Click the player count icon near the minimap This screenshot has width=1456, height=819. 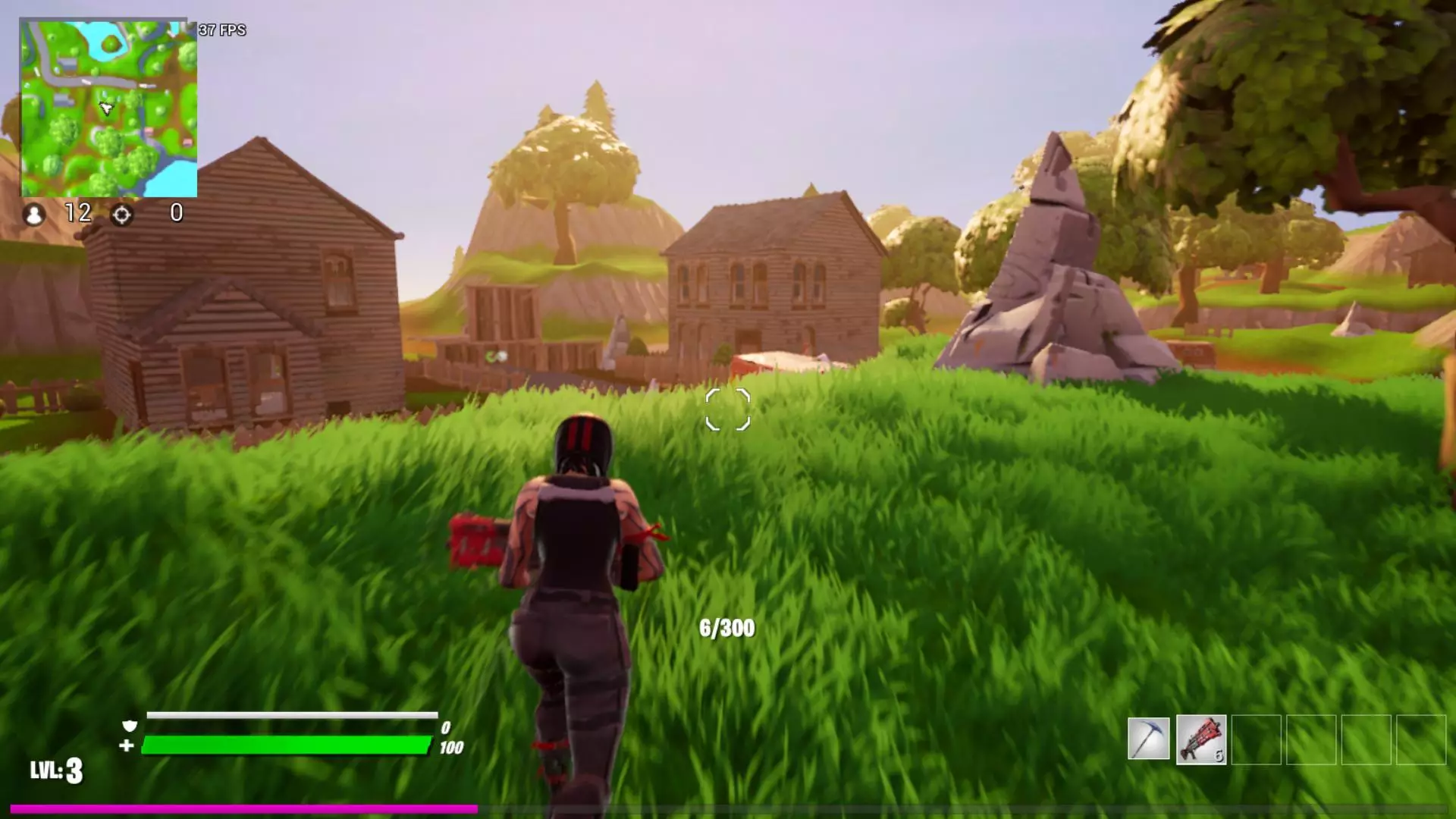tap(33, 215)
